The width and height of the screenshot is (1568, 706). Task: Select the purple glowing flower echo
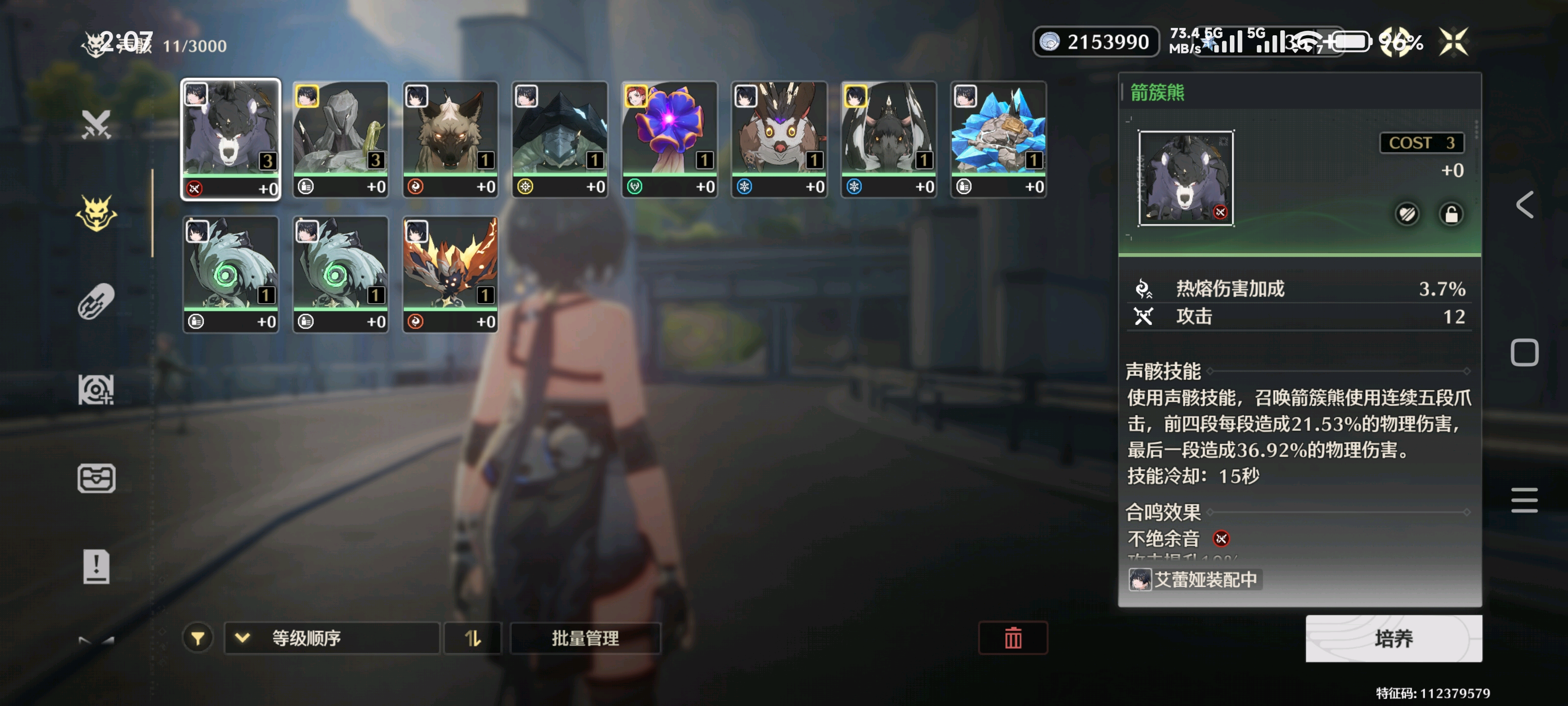669,139
